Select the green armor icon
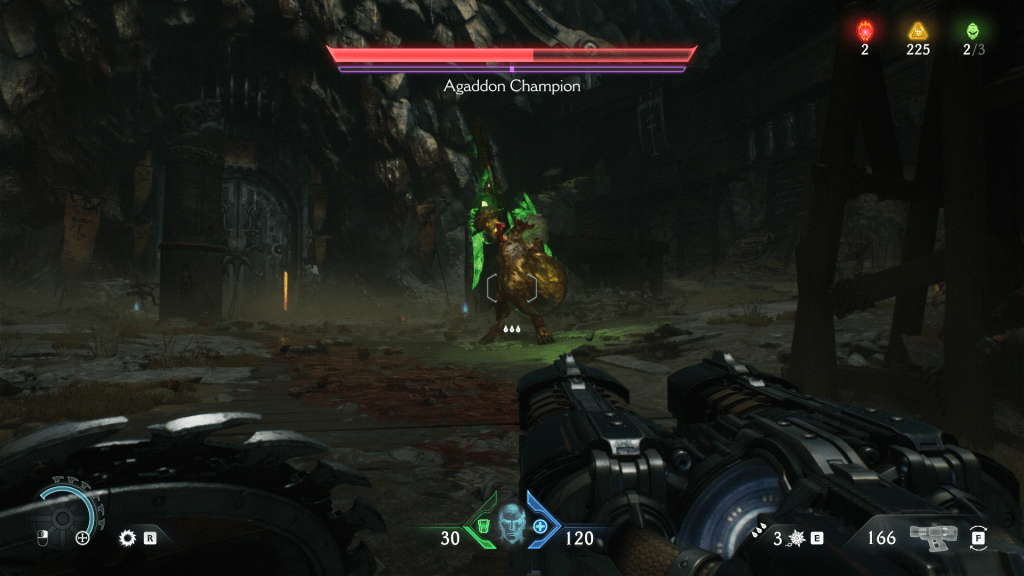The height and width of the screenshot is (576, 1024). (483, 525)
